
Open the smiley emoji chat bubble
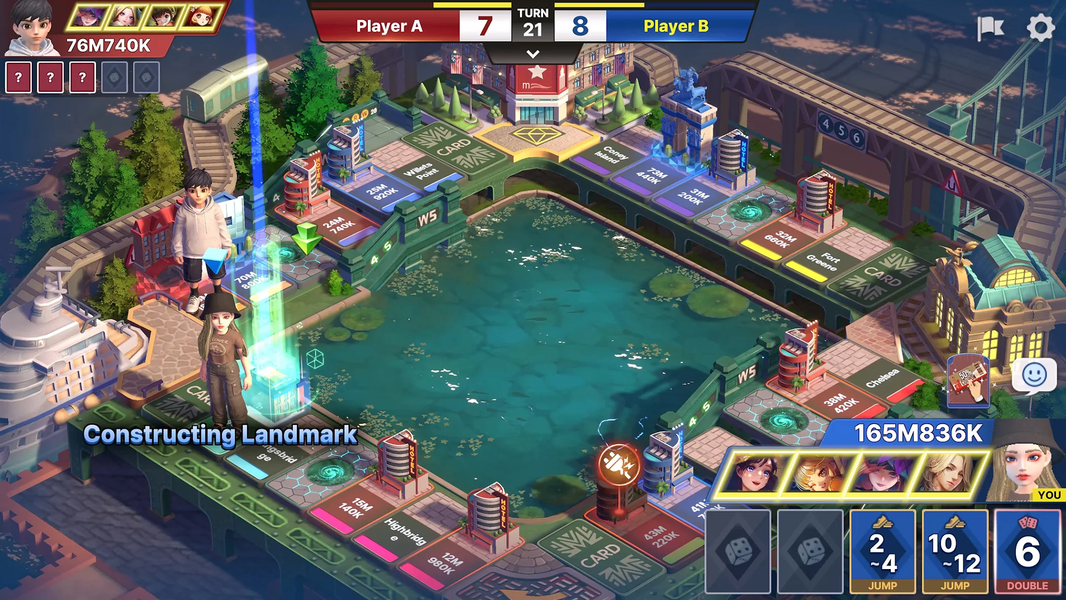pyautogui.click(x=1033, y=376)
